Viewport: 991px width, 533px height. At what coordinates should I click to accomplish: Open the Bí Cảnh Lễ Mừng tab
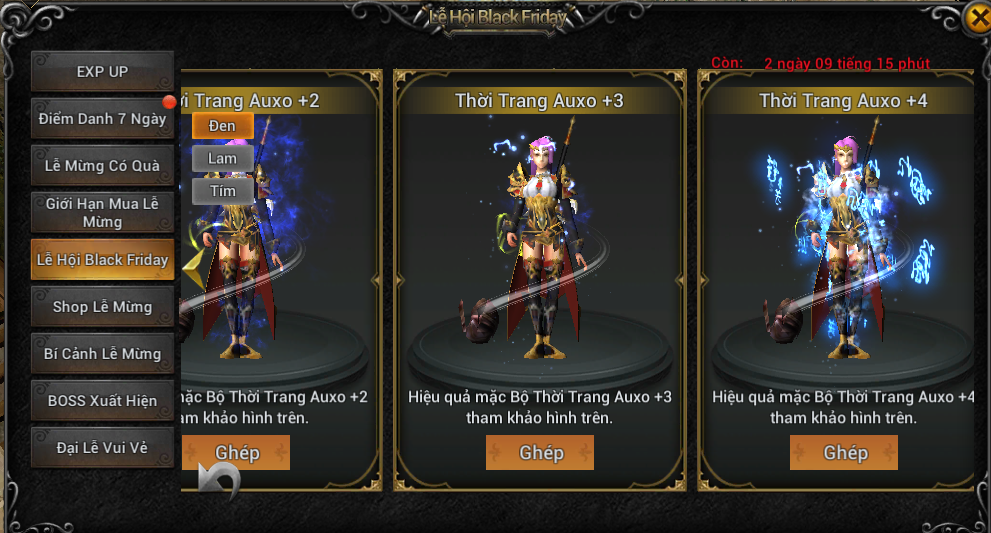(x=102, y=354)
